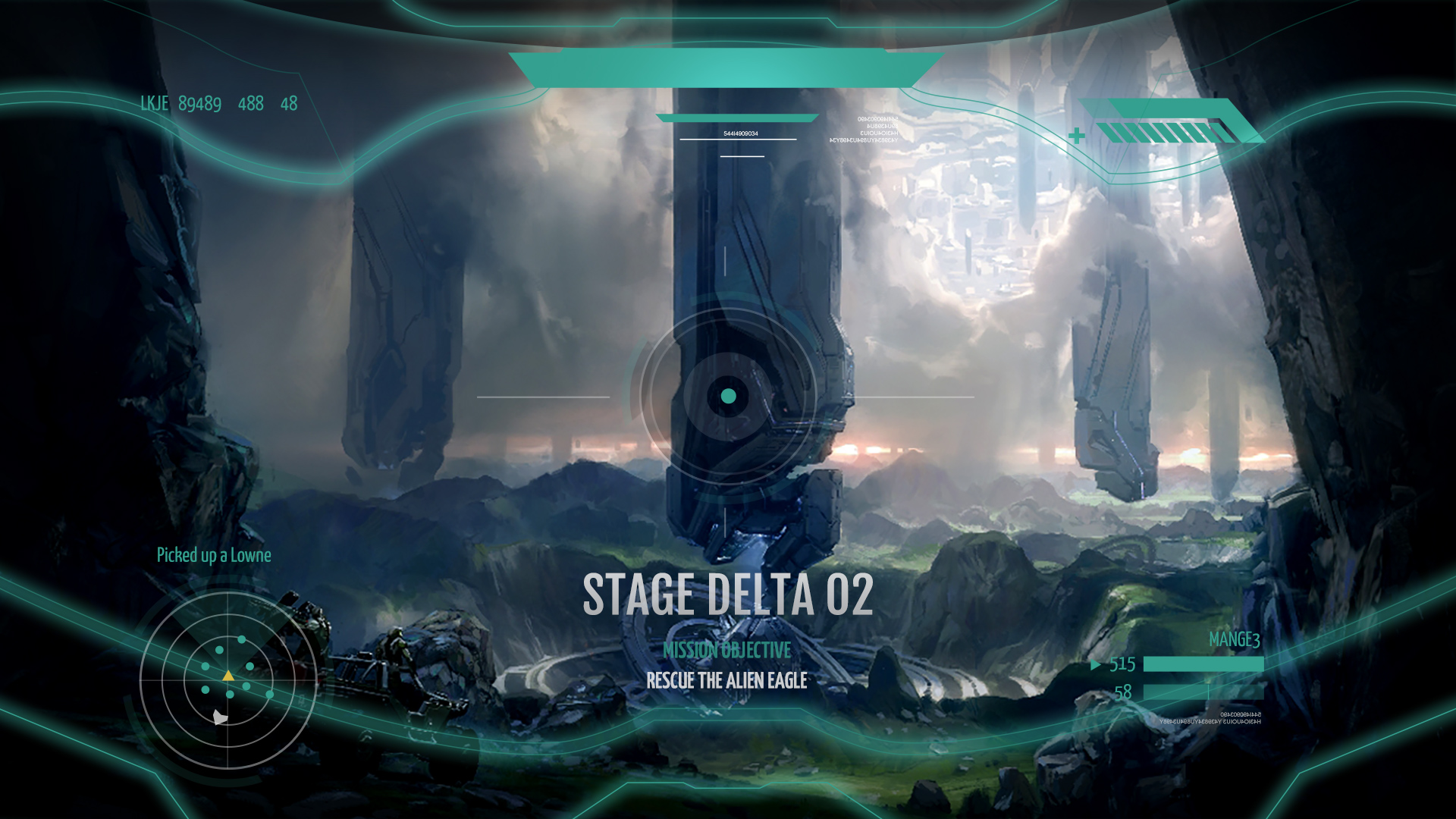Viewport: 1456px width, 819px height.
Task: Click the white waypoint marker on radar
Action: pyautogui.click(x=220, y=717)
